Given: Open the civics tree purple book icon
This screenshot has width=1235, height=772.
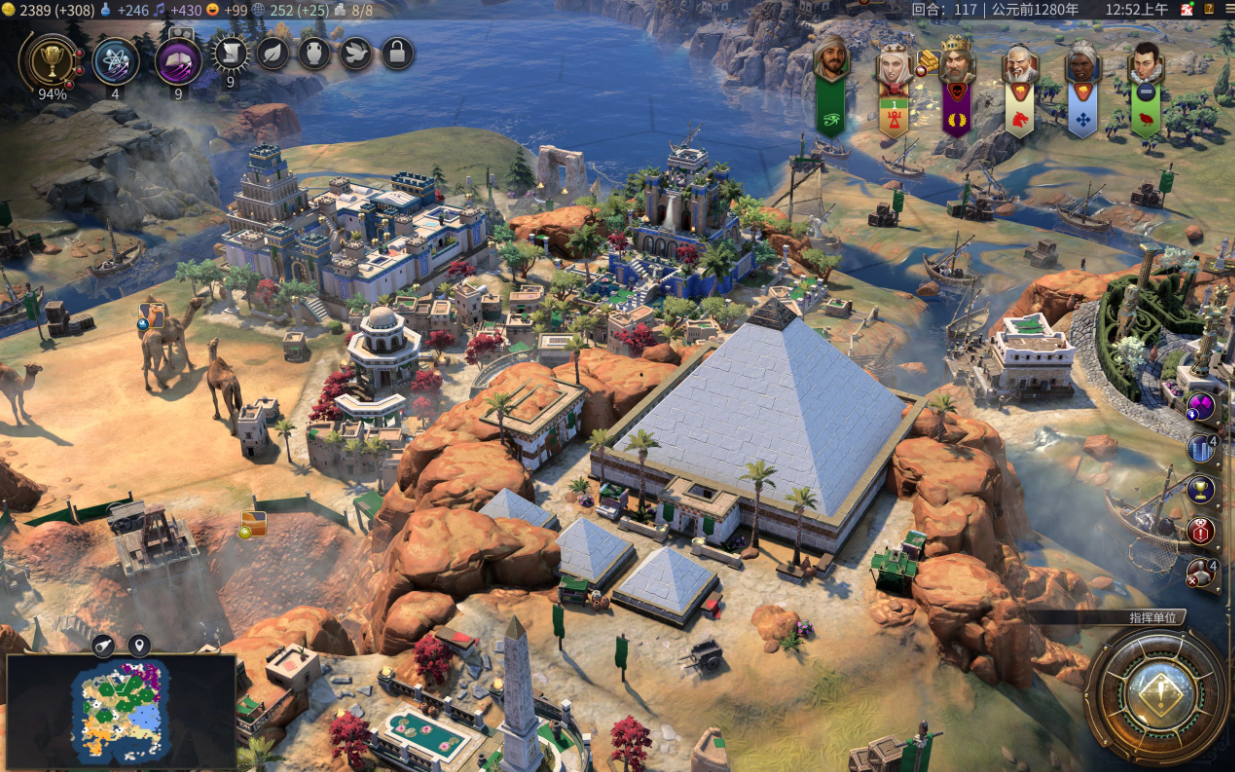Looking at the screenshot, I should pos(179,61).
